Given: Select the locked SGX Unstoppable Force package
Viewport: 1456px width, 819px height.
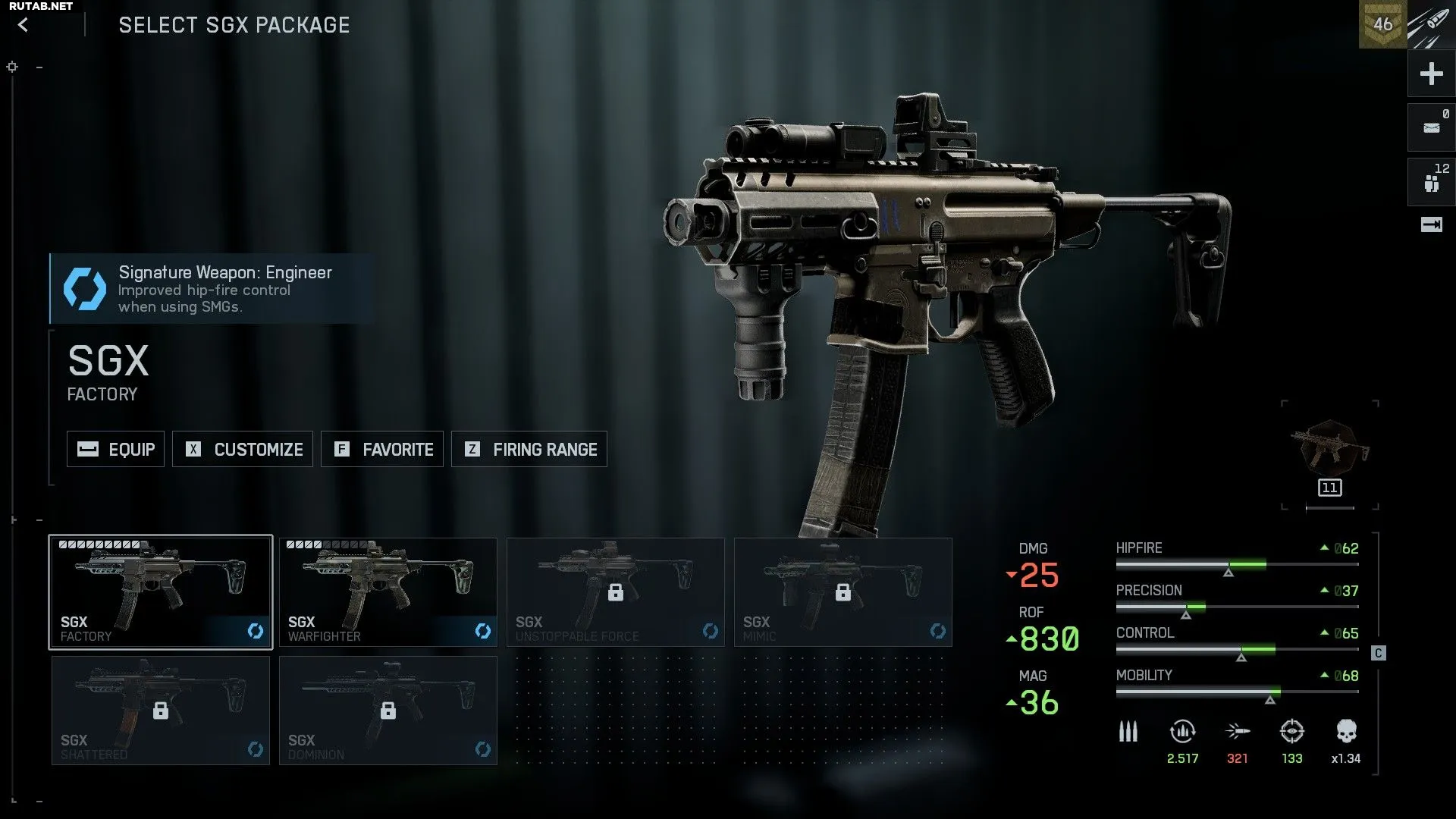Looking at the screenshot, I should coord(615,592).
